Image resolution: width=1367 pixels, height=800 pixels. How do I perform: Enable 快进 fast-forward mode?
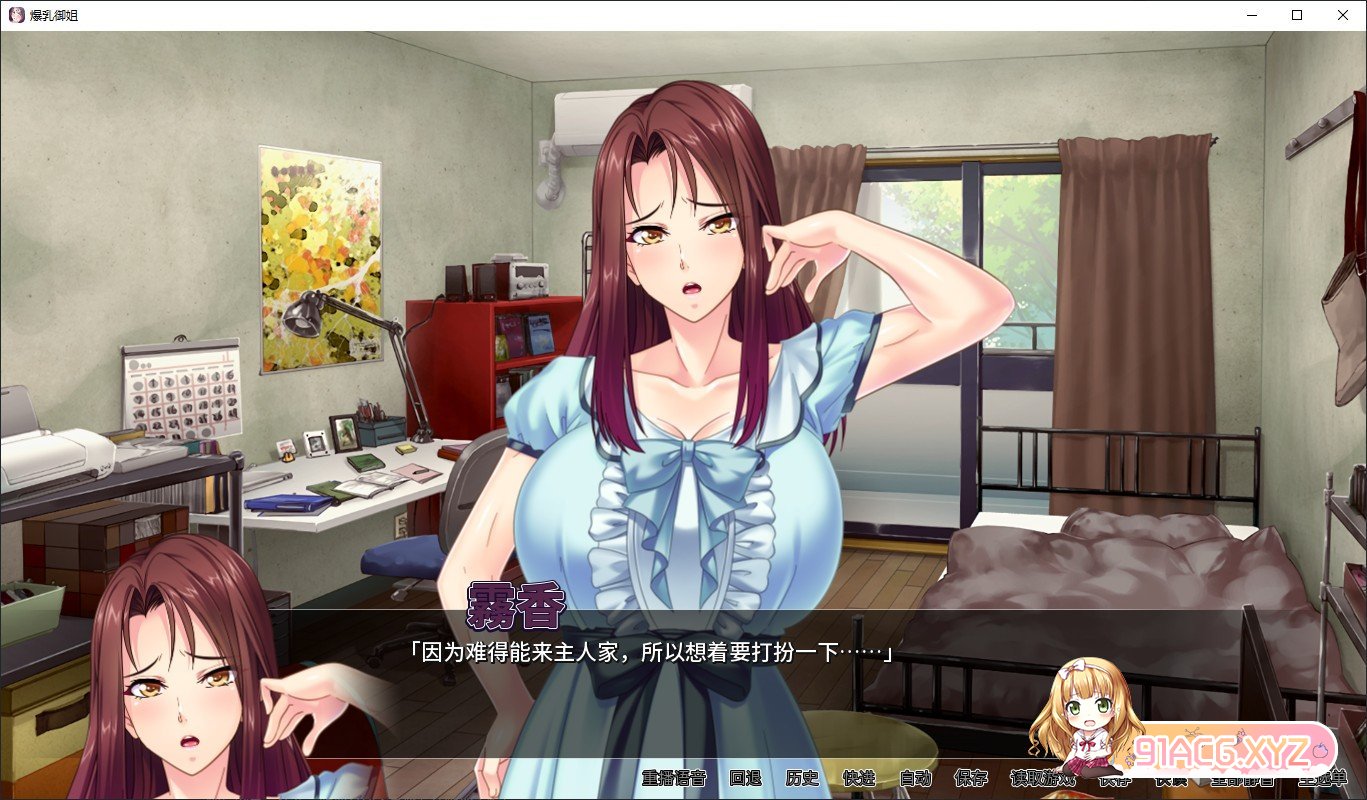click(x=862, y=784)
